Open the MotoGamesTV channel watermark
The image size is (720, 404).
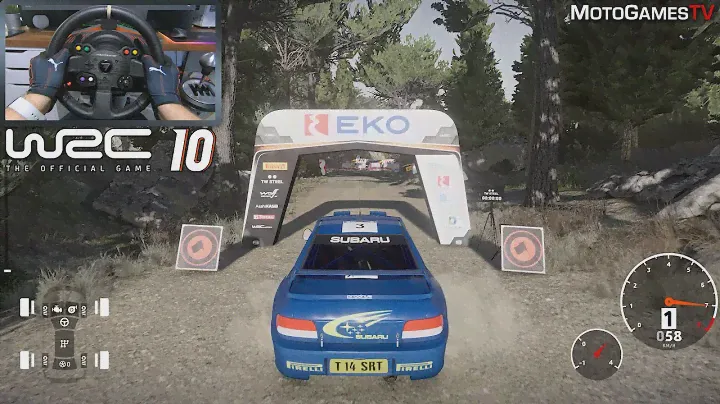(x=642, y=13)
